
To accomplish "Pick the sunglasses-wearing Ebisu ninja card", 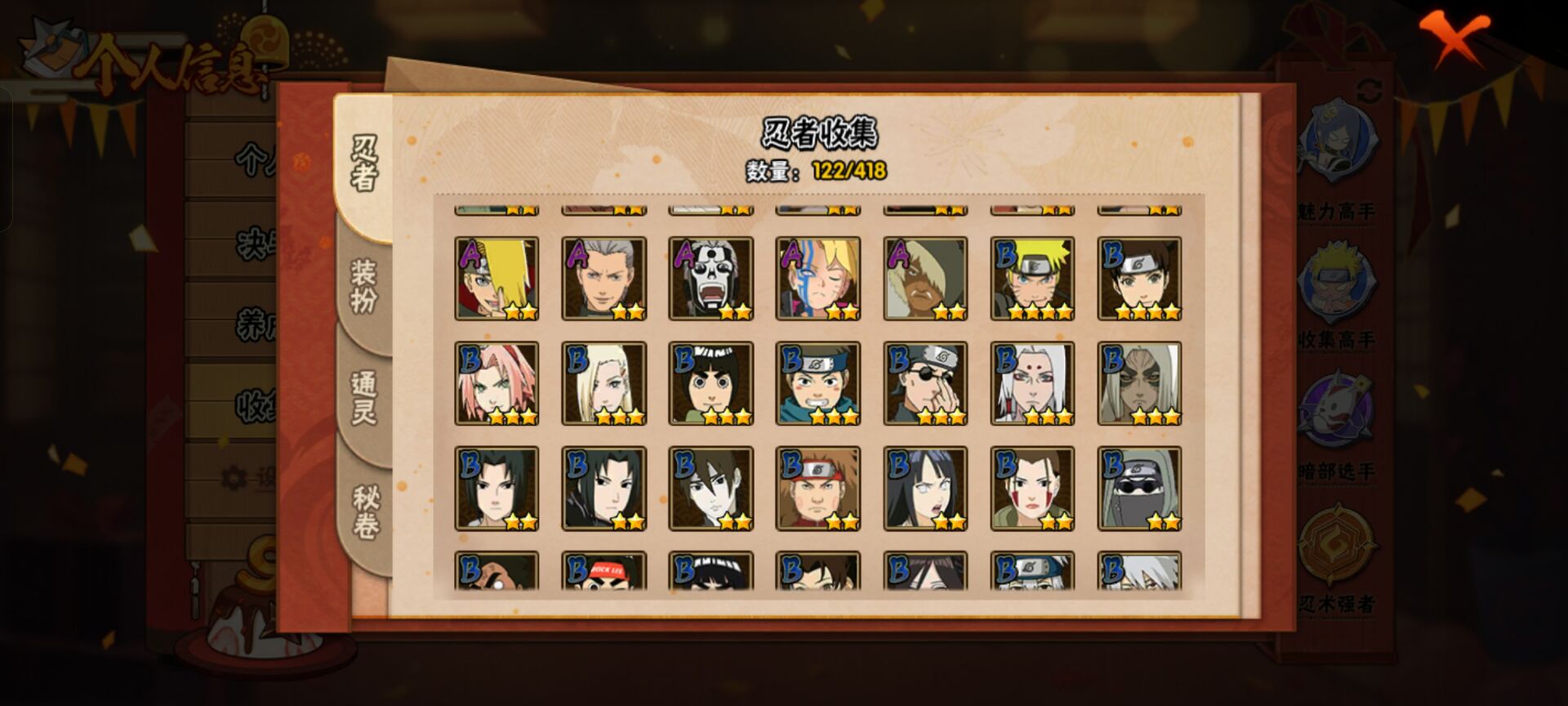I will pyautogui.click(x=925, y=383).
